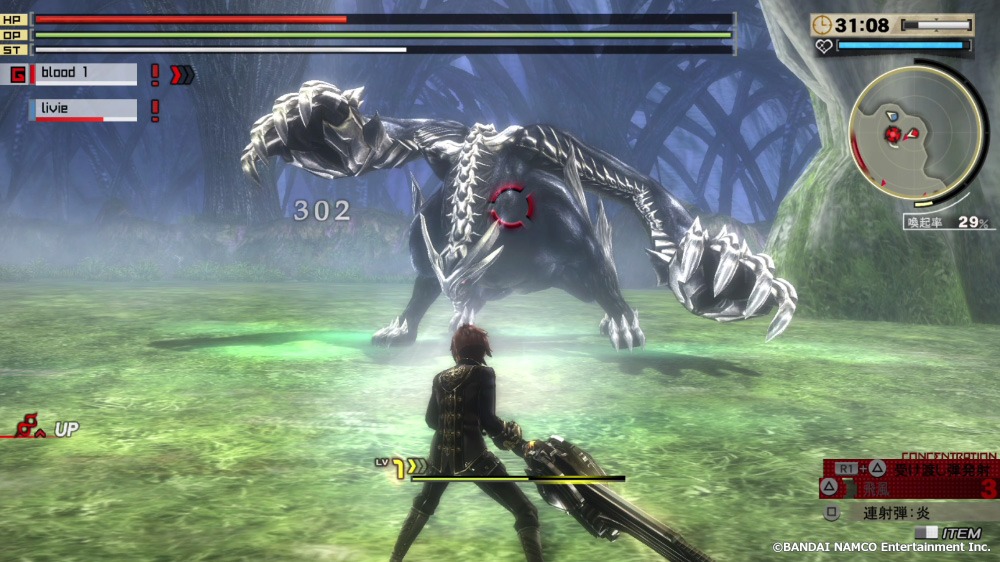Click the red enemy marker on the minimap
The height and width of the screenshot is (562, 1000).
pyautogui.click(x=892, y=134)
